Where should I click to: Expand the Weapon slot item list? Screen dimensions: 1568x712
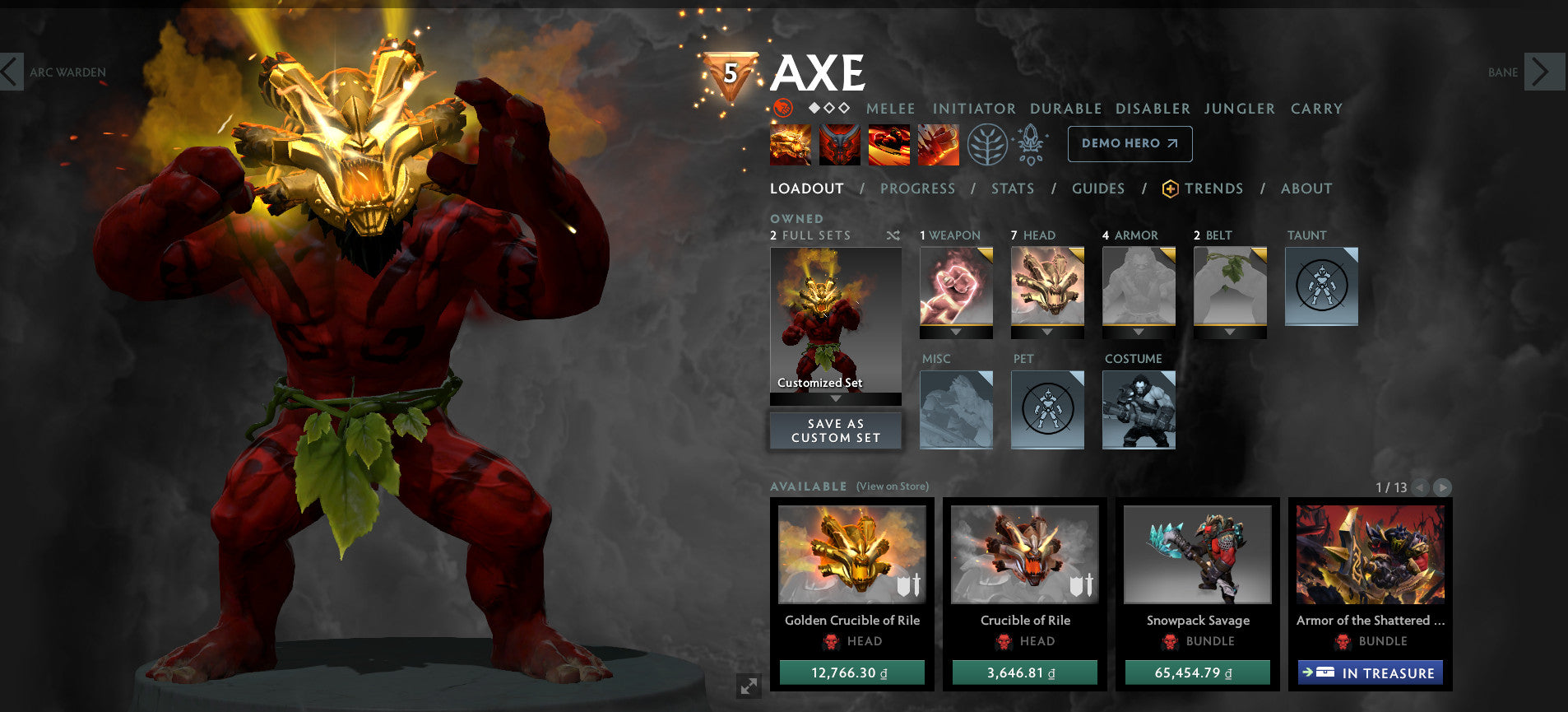[956, 333]
